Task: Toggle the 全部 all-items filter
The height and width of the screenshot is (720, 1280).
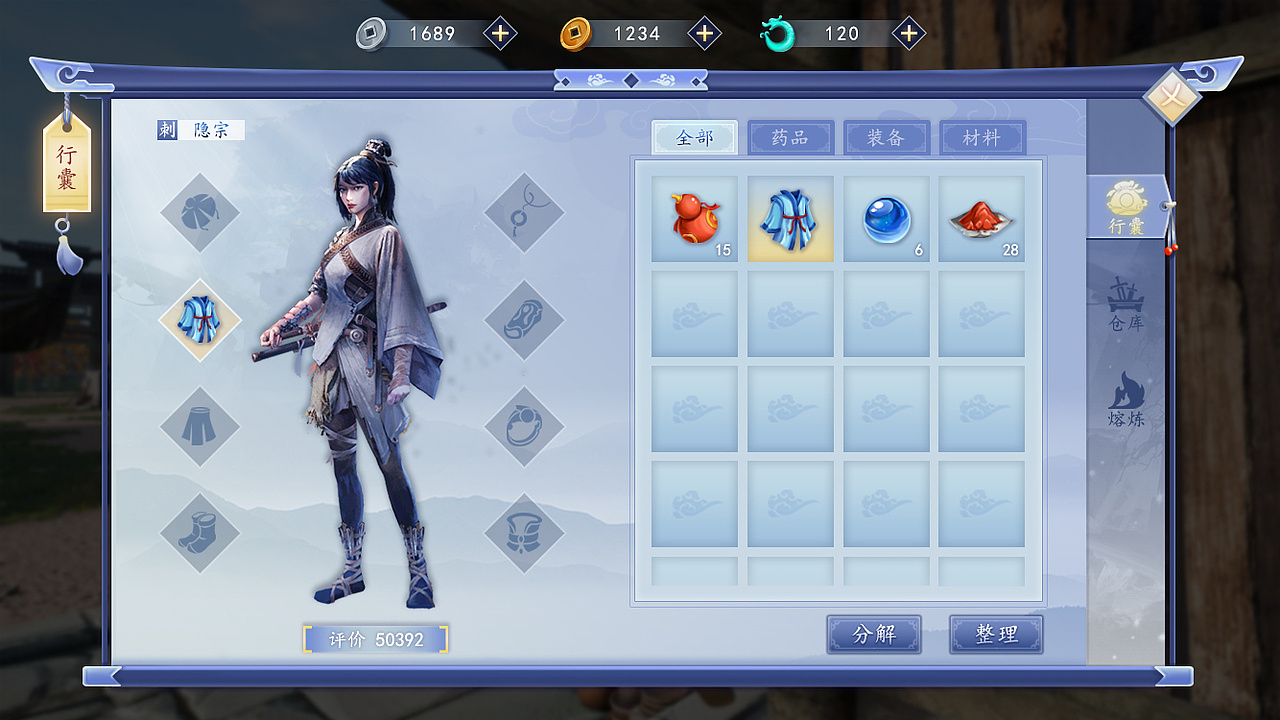Action: click(x=694, y=137)
